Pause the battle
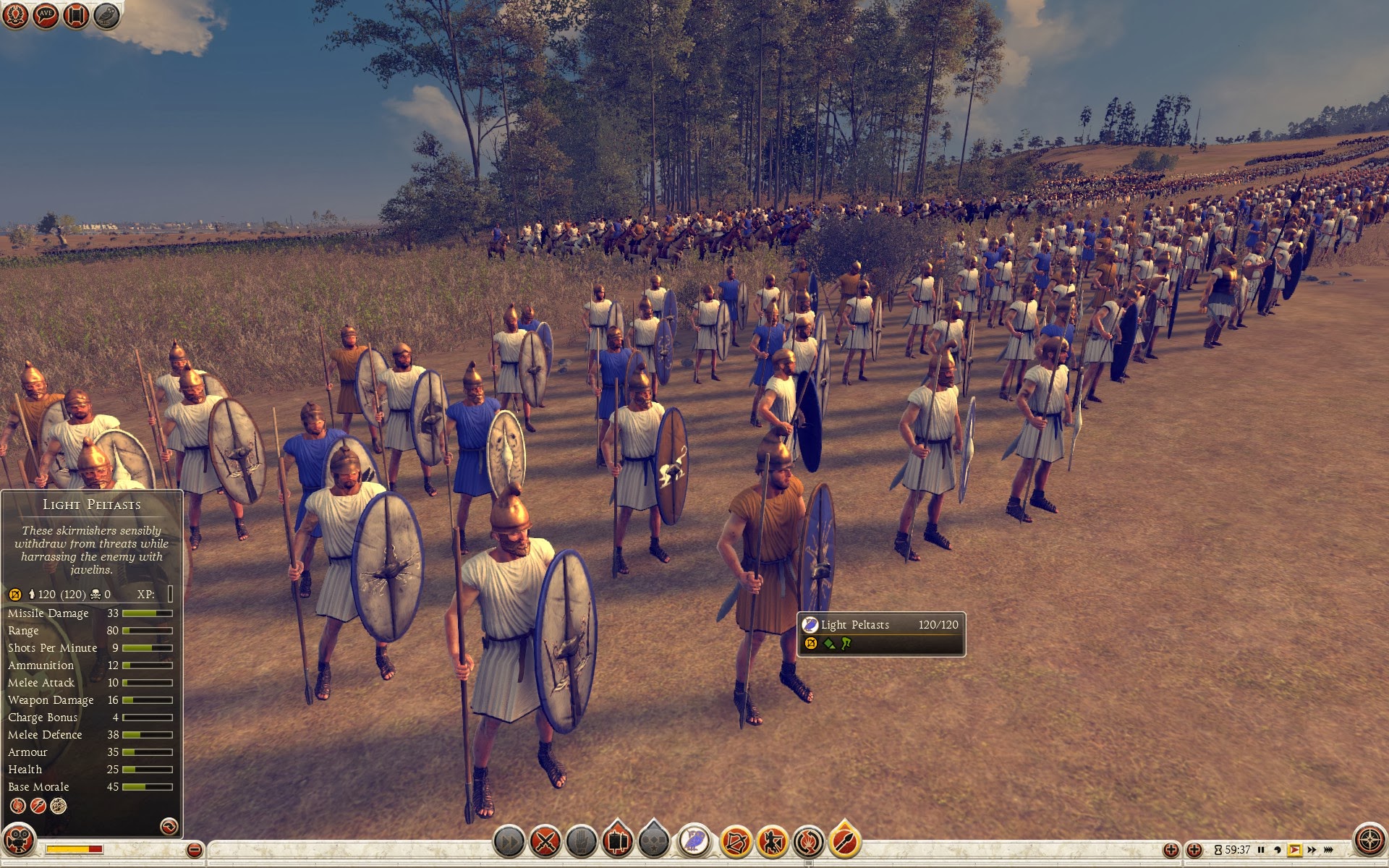This screenshot has height=868, width=1389. pos(1261,850)
